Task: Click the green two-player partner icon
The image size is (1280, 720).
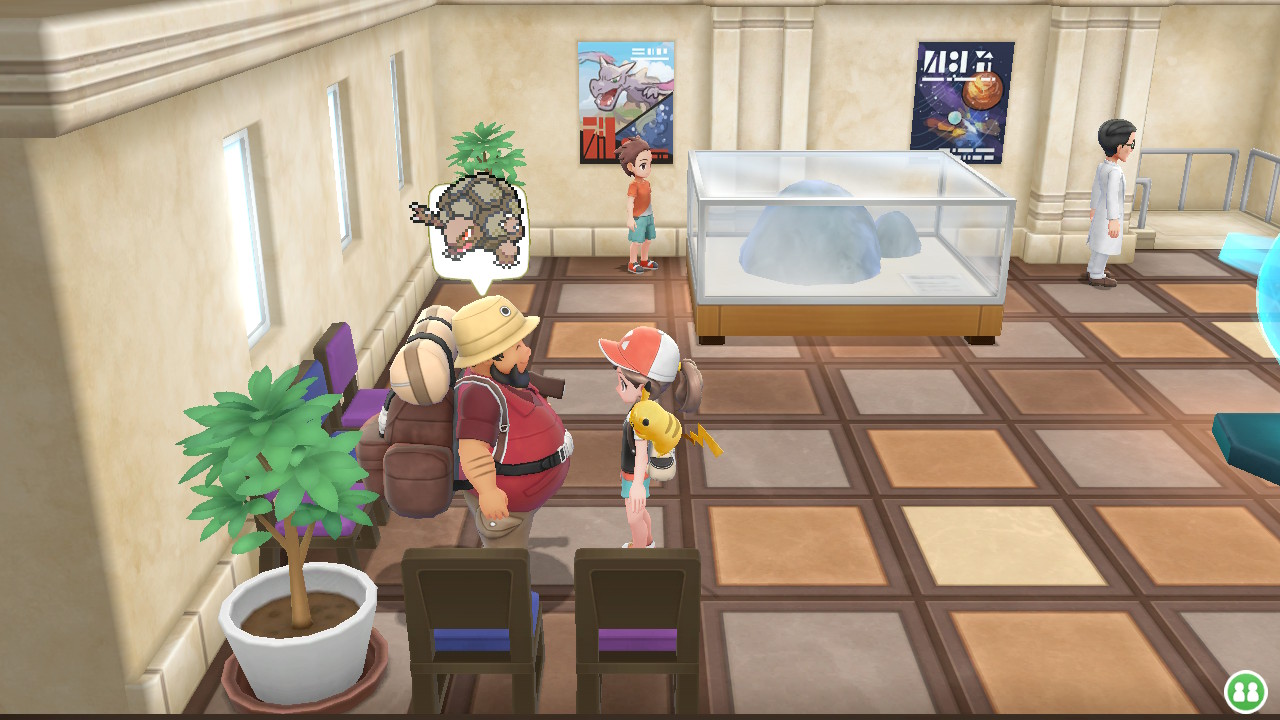Action: (x=1246, y=691)
